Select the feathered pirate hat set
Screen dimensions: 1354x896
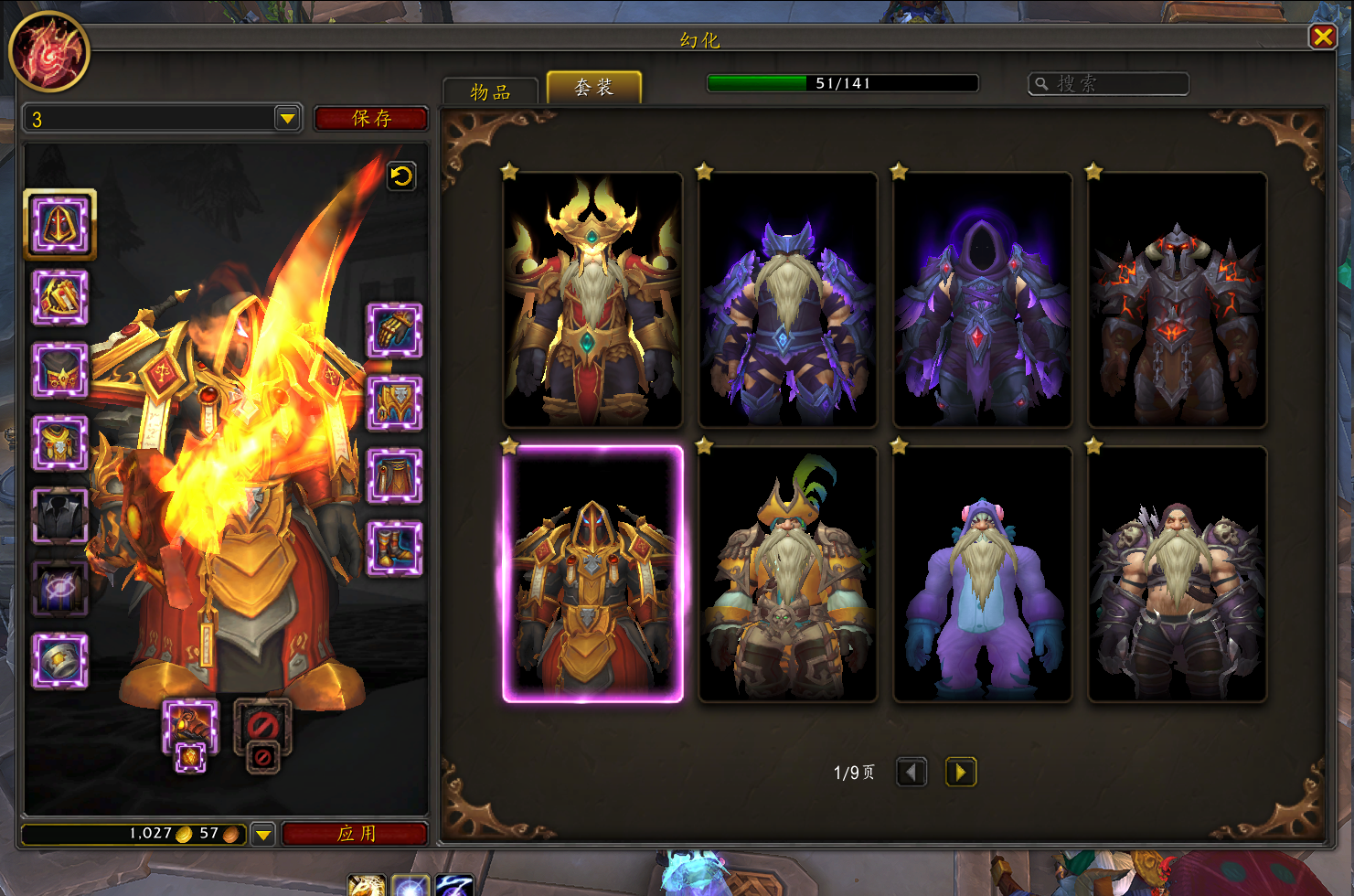(787, 574)
